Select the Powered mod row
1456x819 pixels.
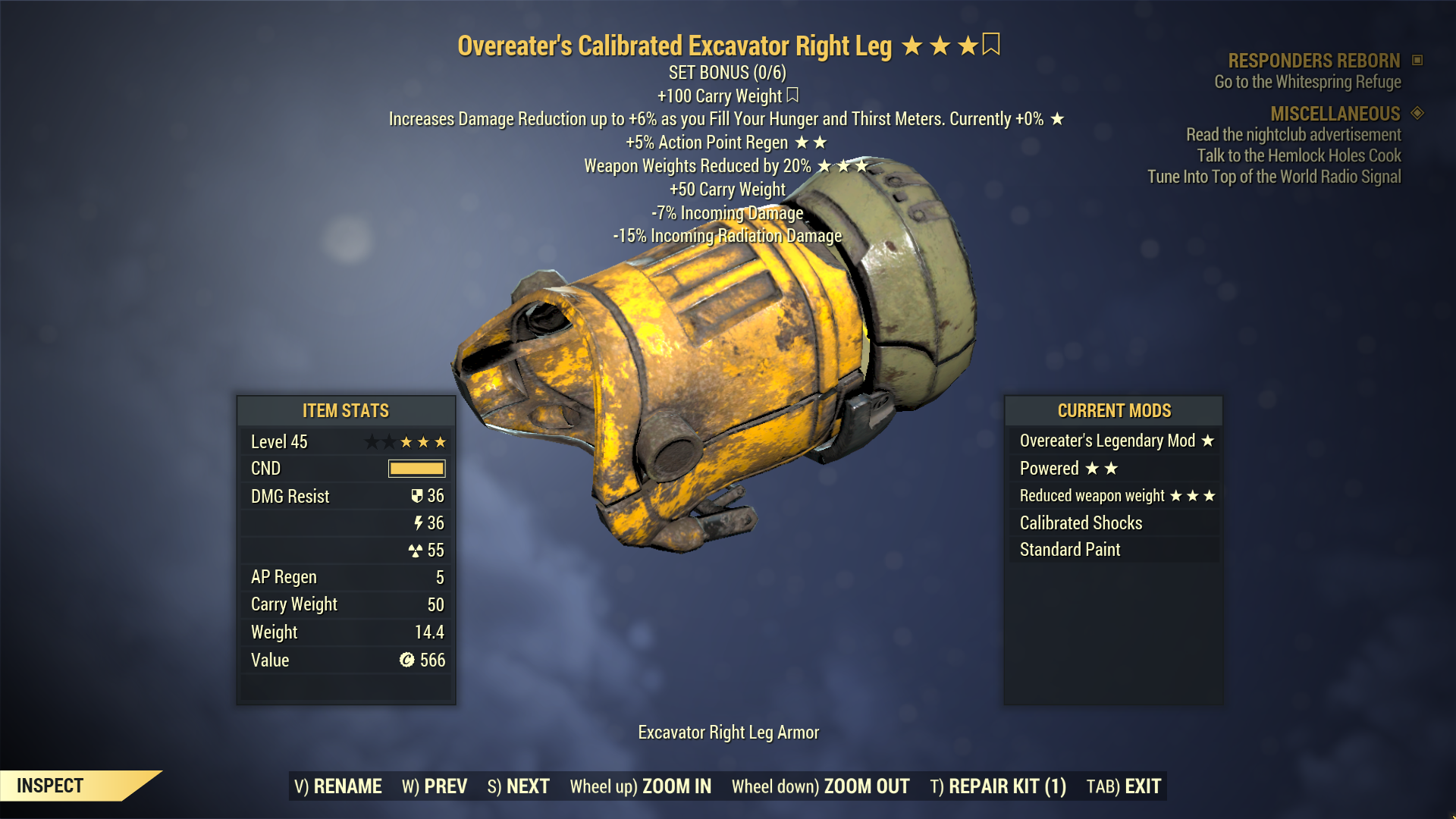point(1113,469)
